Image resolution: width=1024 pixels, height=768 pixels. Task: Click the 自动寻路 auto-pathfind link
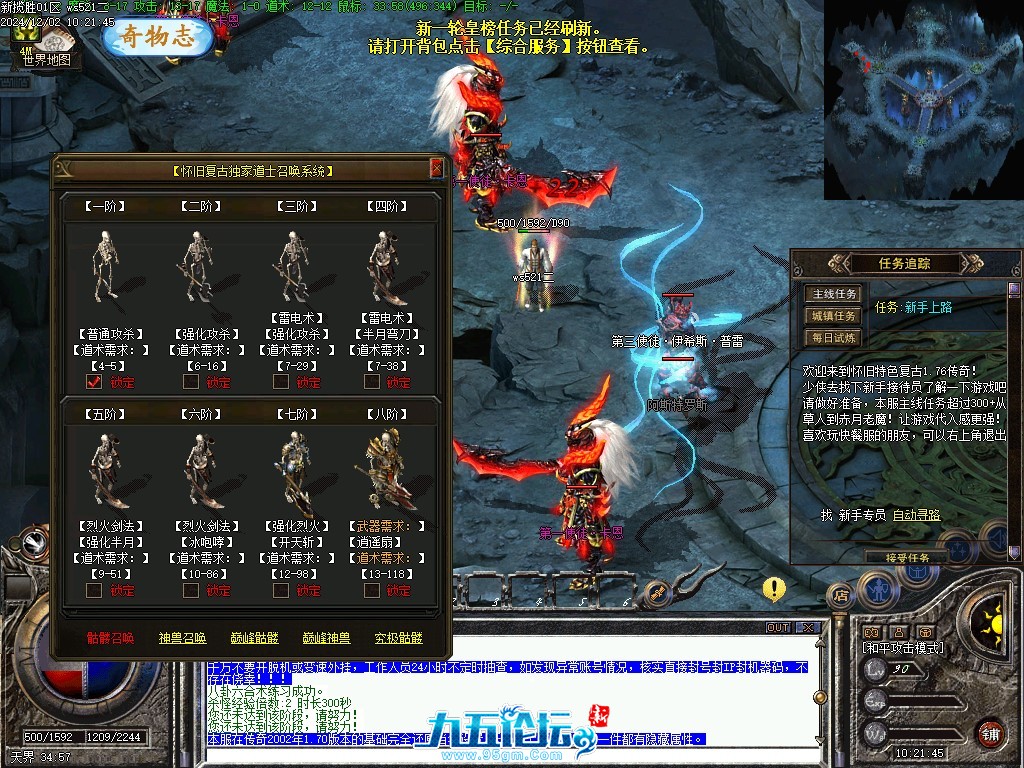tap(916, 515)
